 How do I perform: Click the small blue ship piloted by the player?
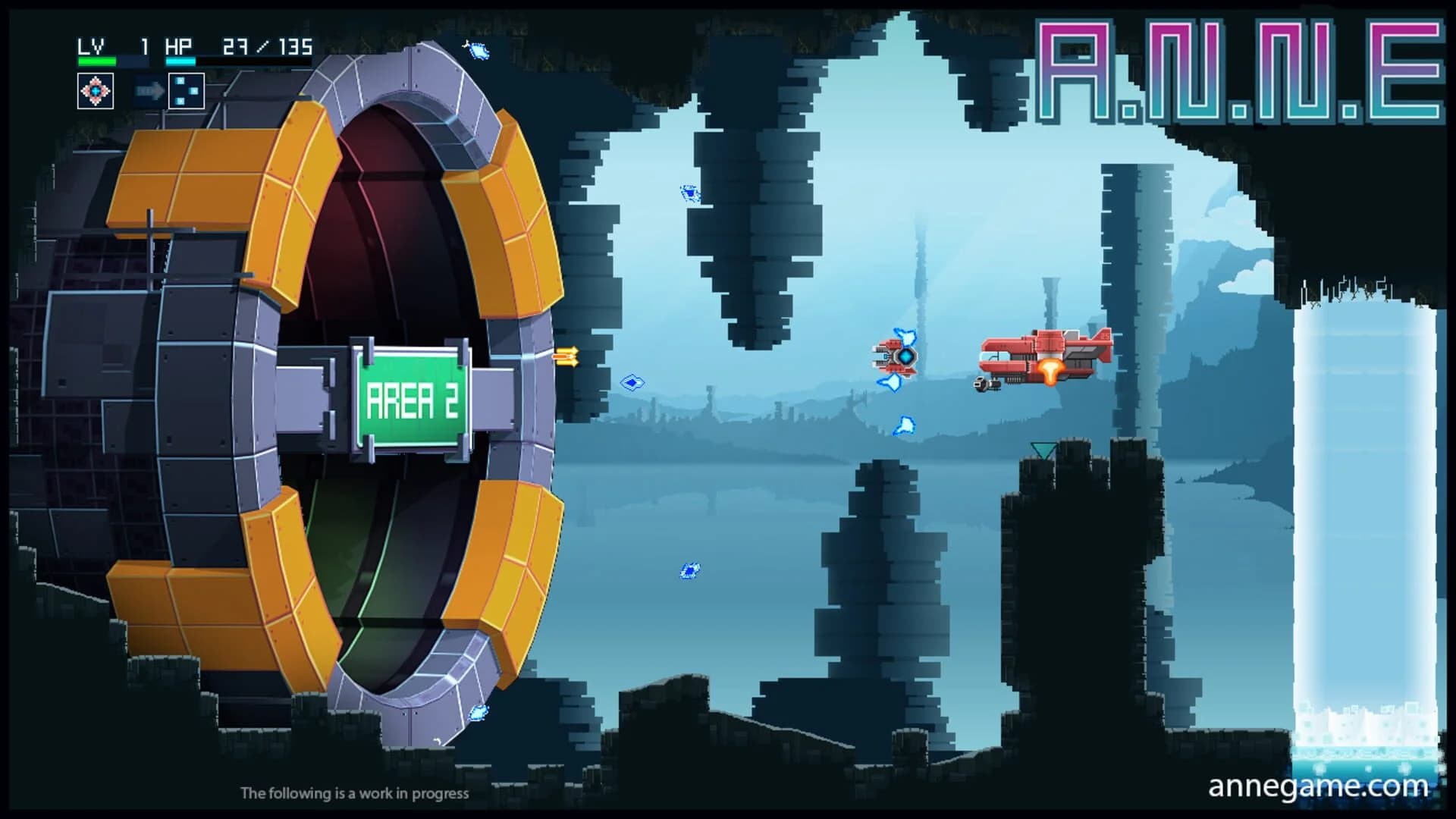tap(895, 356)
